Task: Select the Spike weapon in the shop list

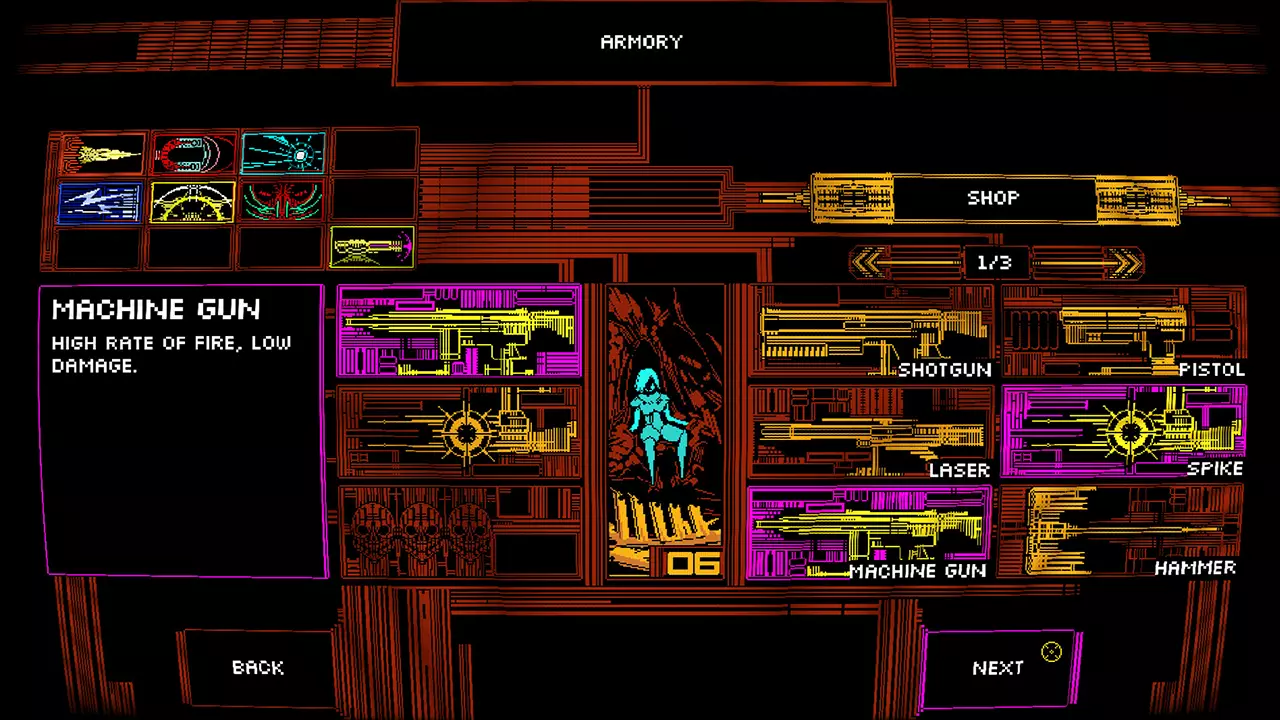Action: (x=1123, y=432)
